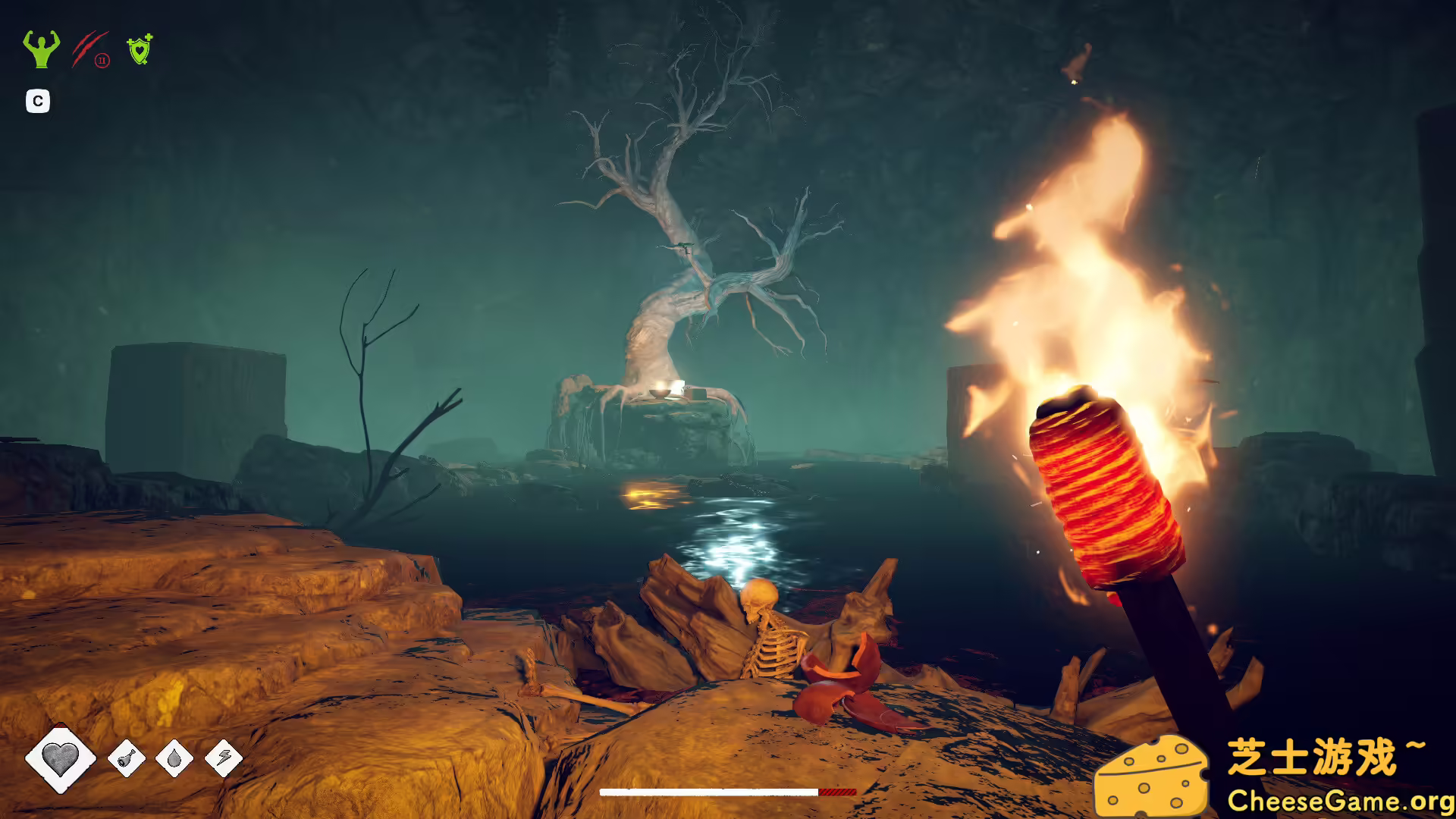This screenshot has height=819, width=1456.
Task: Expand the red debuff tier II marker
Action: pyautogui.click(x=103, y=58)
